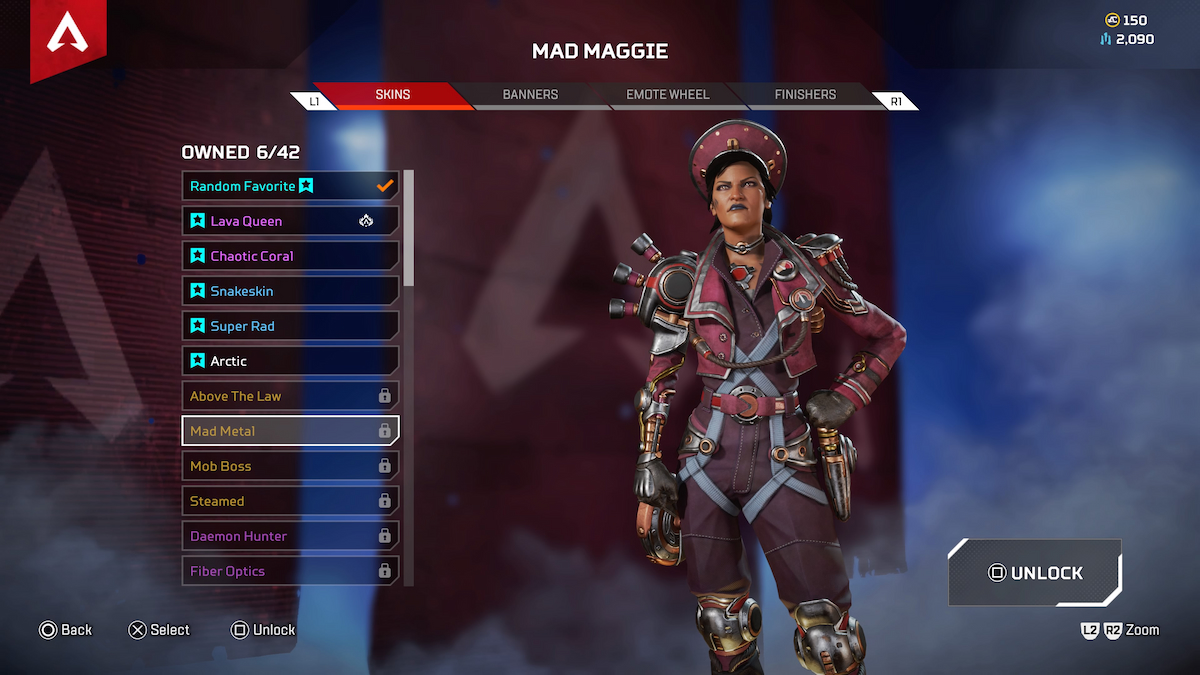Switch to the Skins tab
The width and height of the screenshot is (1200, 675).
(392, 95)
